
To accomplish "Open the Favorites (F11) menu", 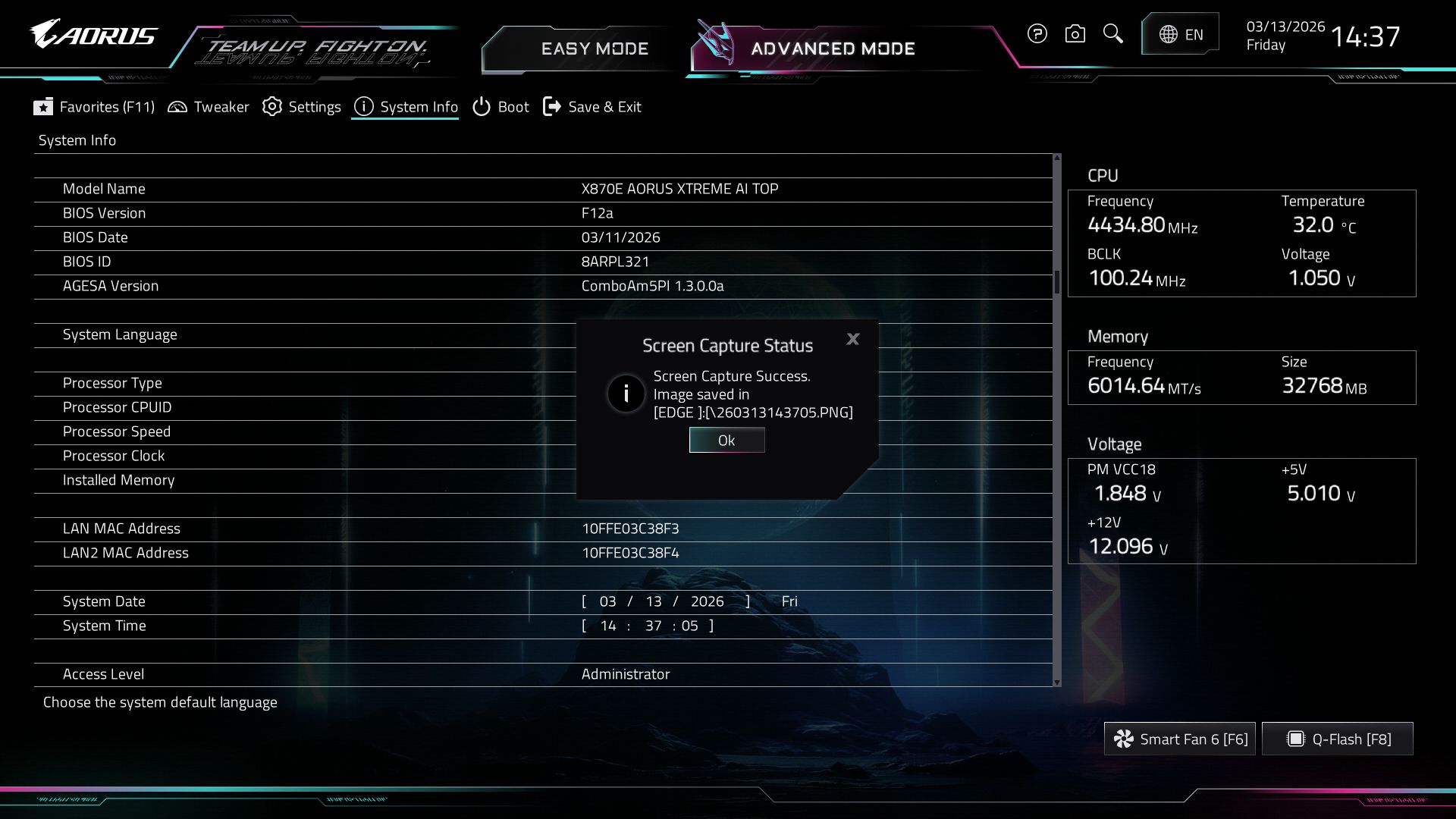I will click(94, 107).
